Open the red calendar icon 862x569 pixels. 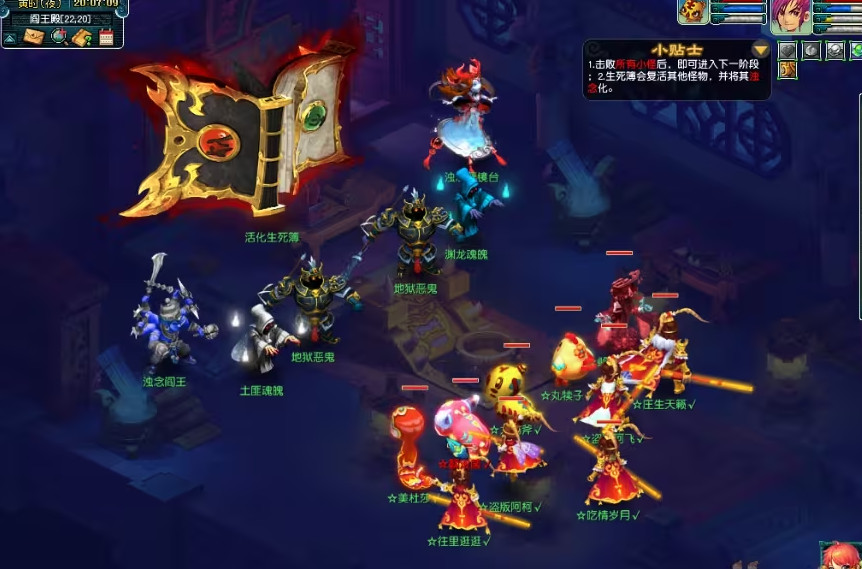(x=106, y=37)
